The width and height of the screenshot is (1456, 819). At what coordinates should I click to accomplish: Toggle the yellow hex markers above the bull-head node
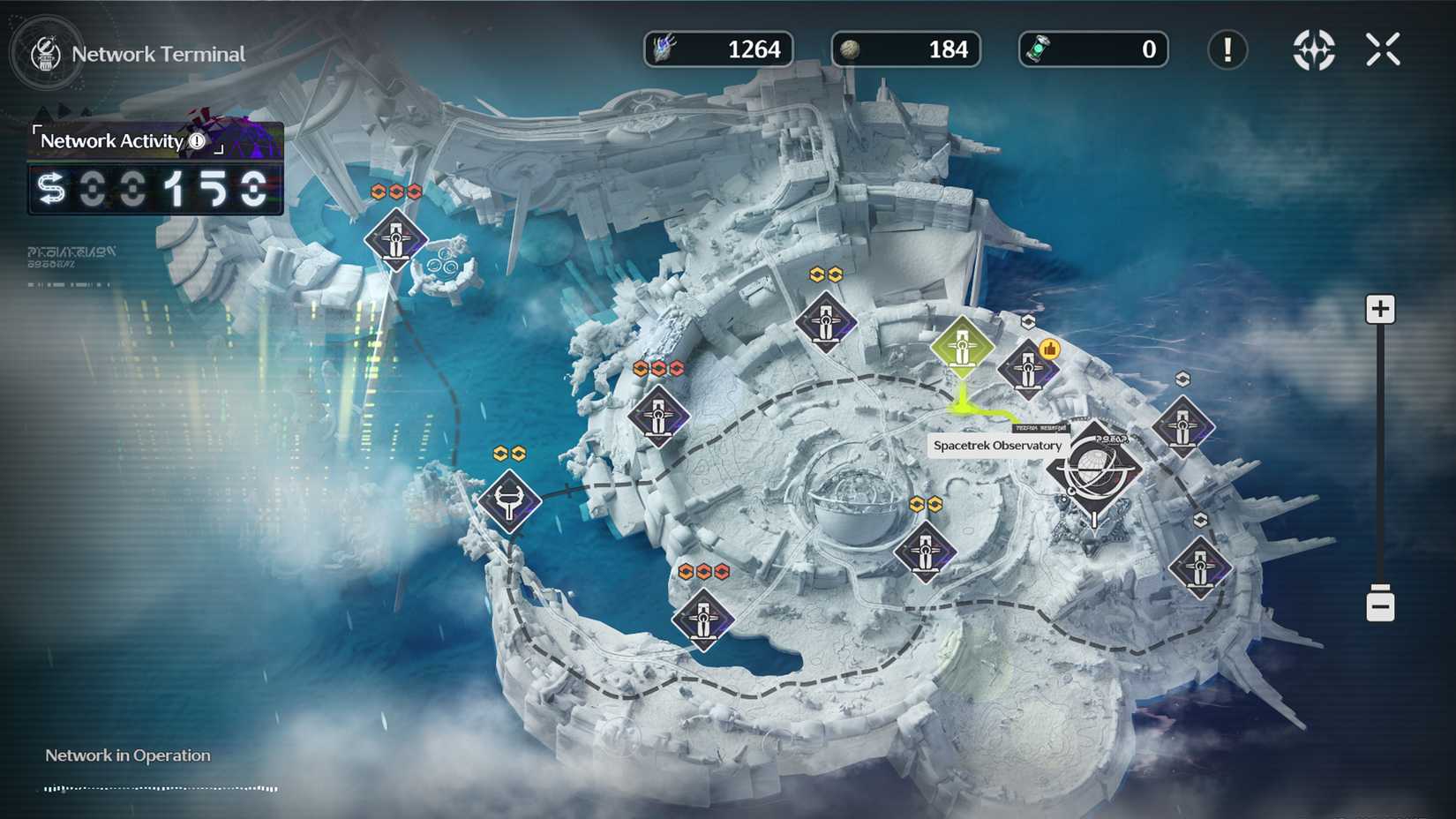point(508,453)
